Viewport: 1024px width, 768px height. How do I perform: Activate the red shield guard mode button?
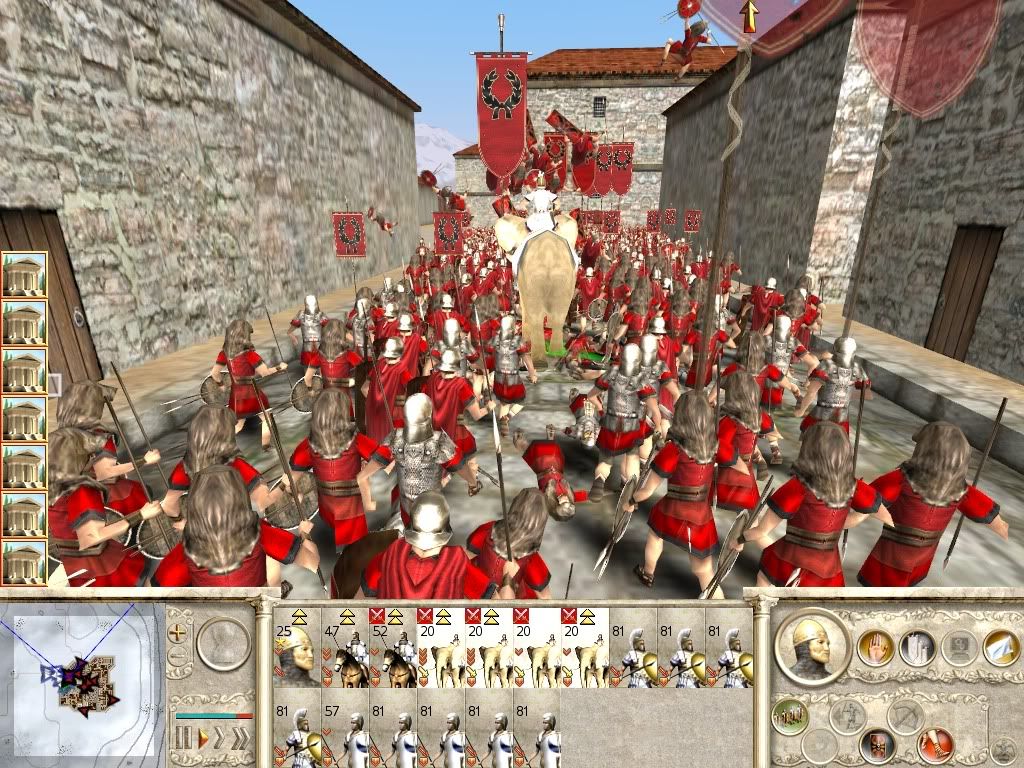pyautogui.click(x=877, y=744)
